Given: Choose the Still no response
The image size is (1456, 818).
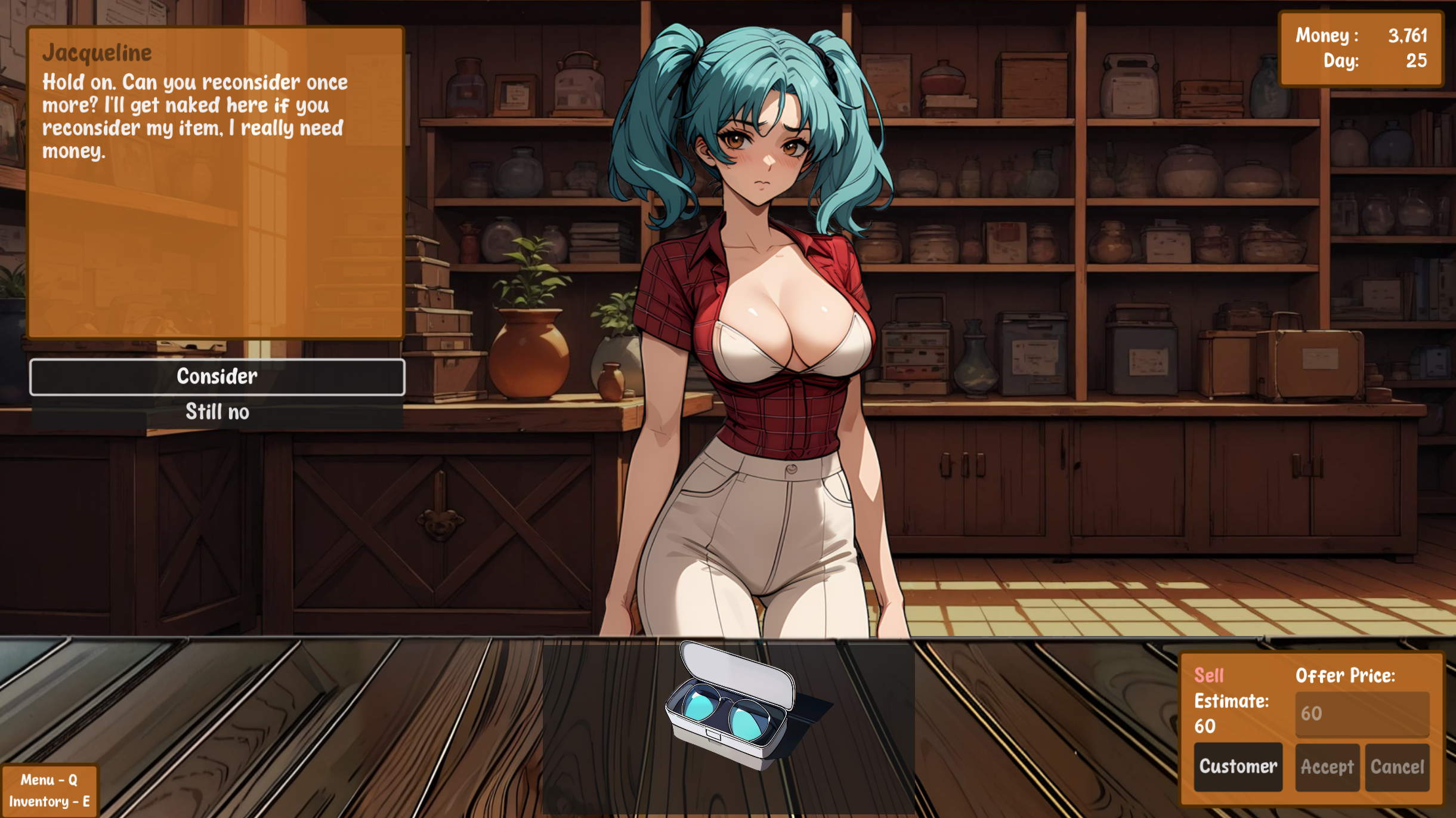Looking at the screenshot, I should coord(217,412).
